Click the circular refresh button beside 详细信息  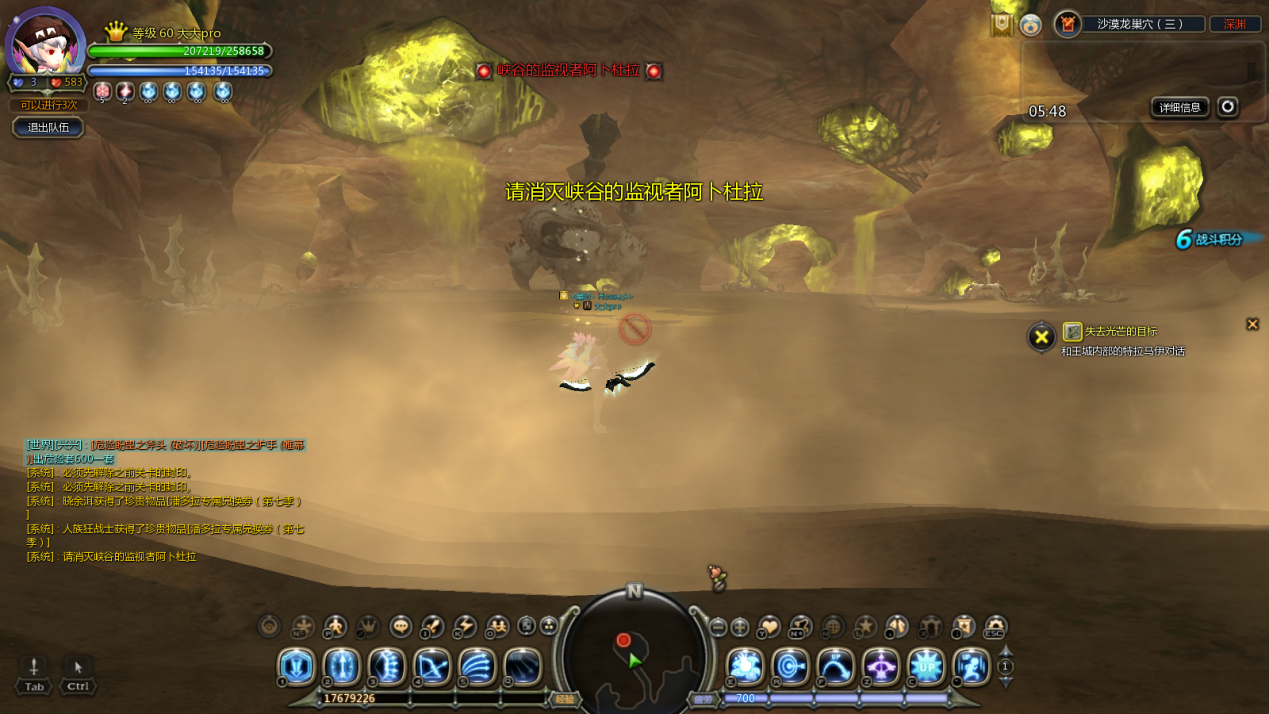pos(1227,106)
